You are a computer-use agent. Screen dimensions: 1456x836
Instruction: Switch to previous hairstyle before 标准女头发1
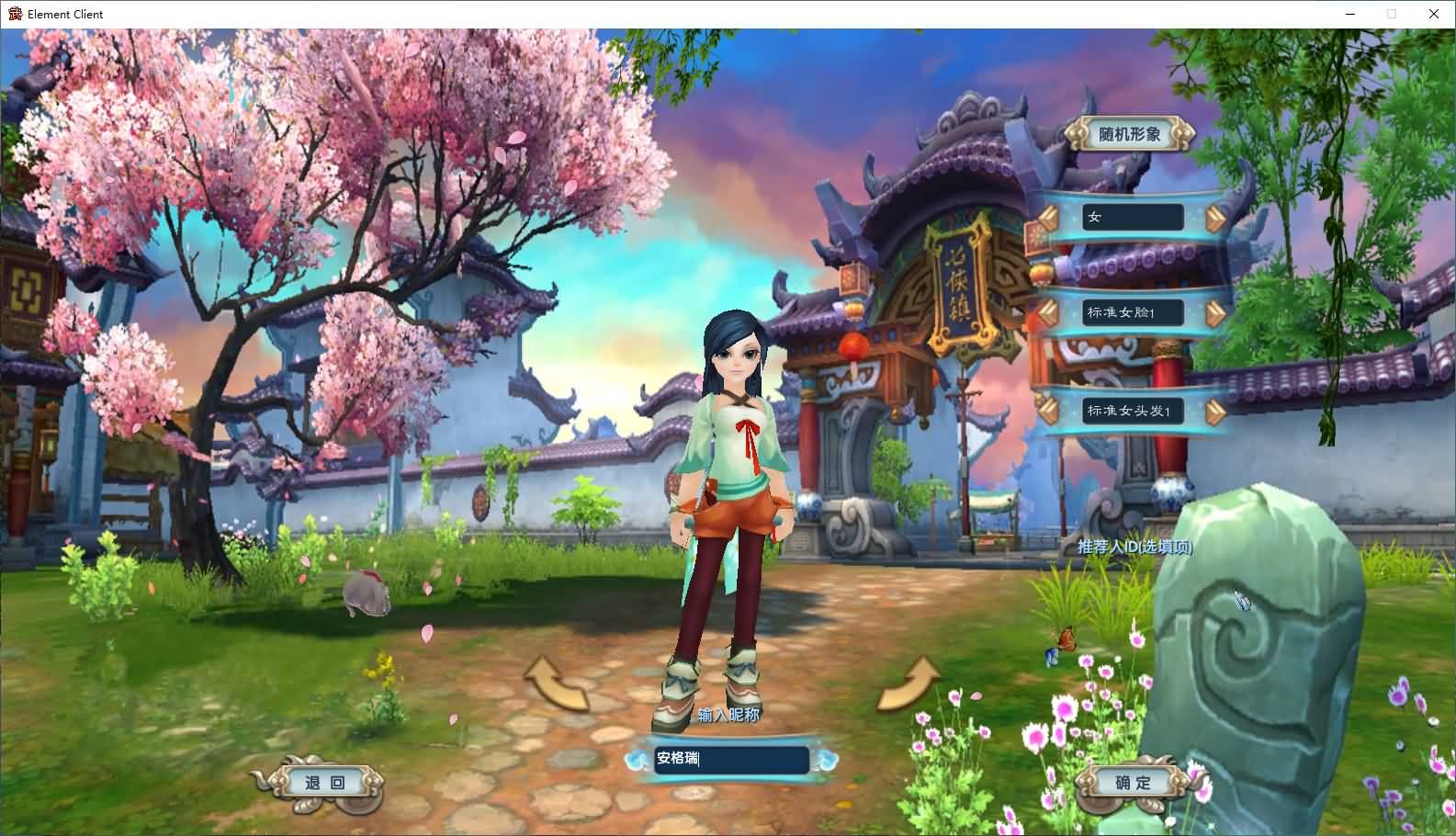click(x=1048, y=411)
